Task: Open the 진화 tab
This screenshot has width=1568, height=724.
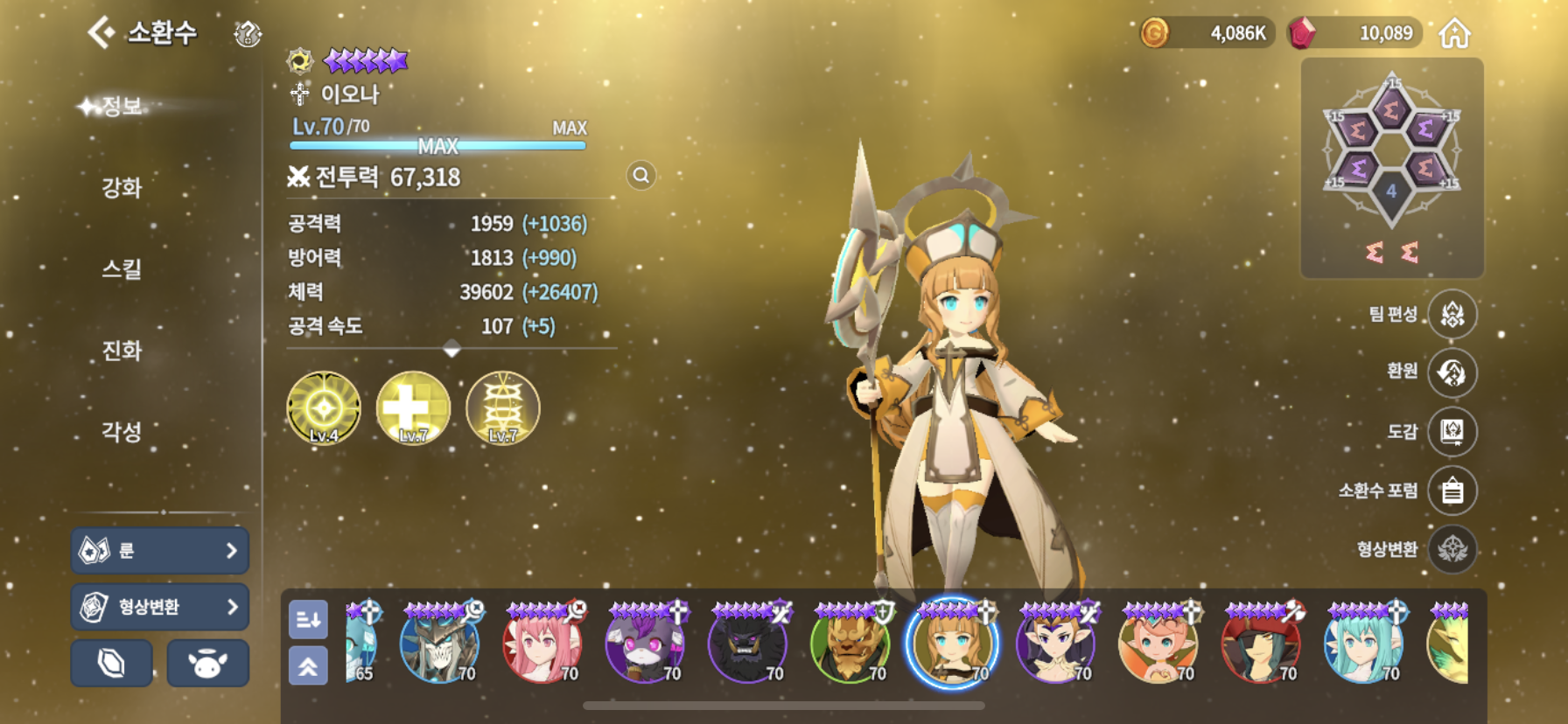Action: 122,351
